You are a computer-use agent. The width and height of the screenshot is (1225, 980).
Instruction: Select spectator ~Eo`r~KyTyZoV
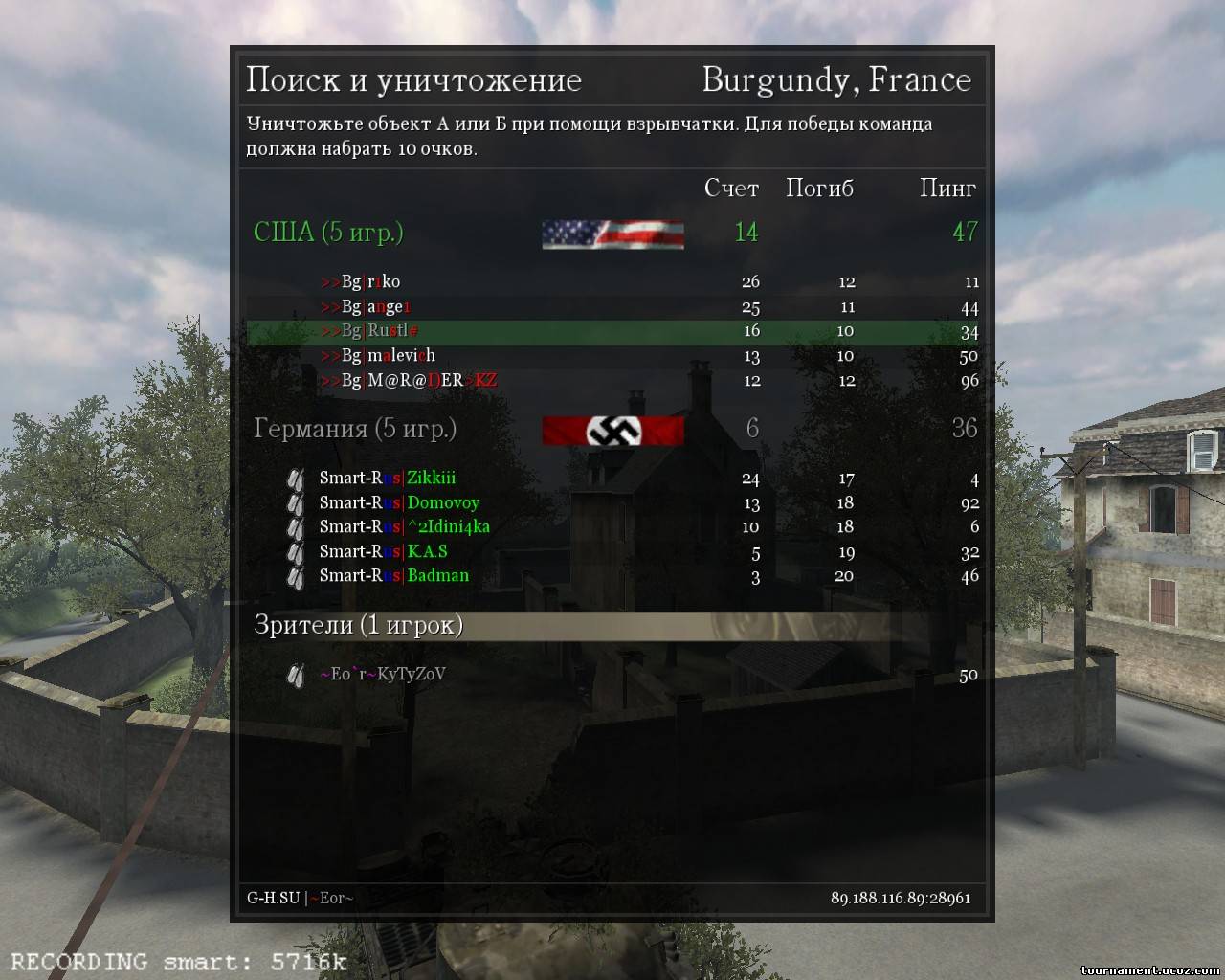pos(382,674)
